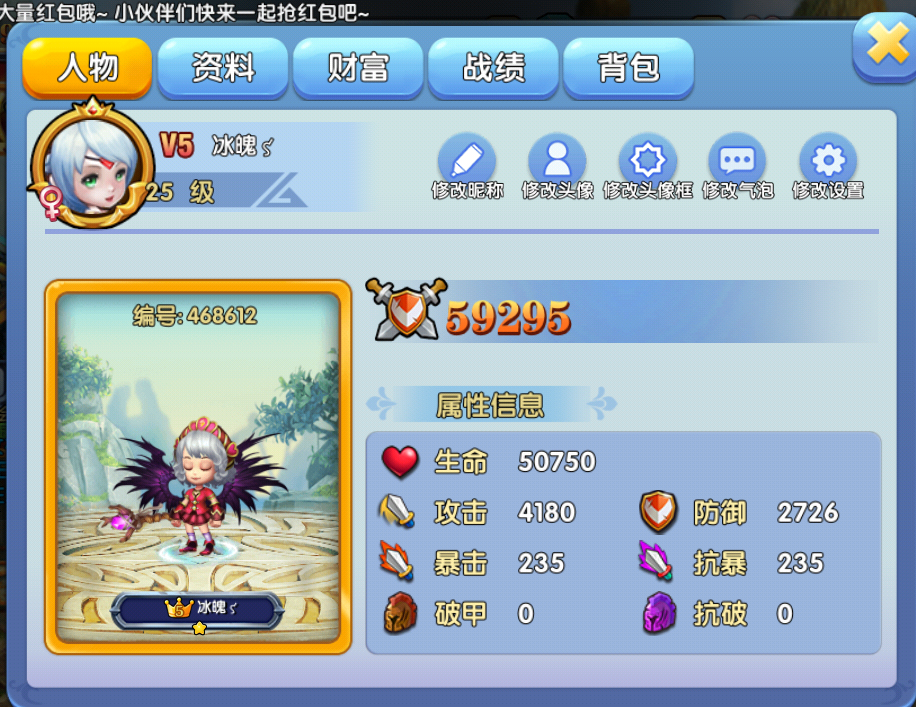
Task: Select the 战绩 tab
Action: tap(493, 68)
